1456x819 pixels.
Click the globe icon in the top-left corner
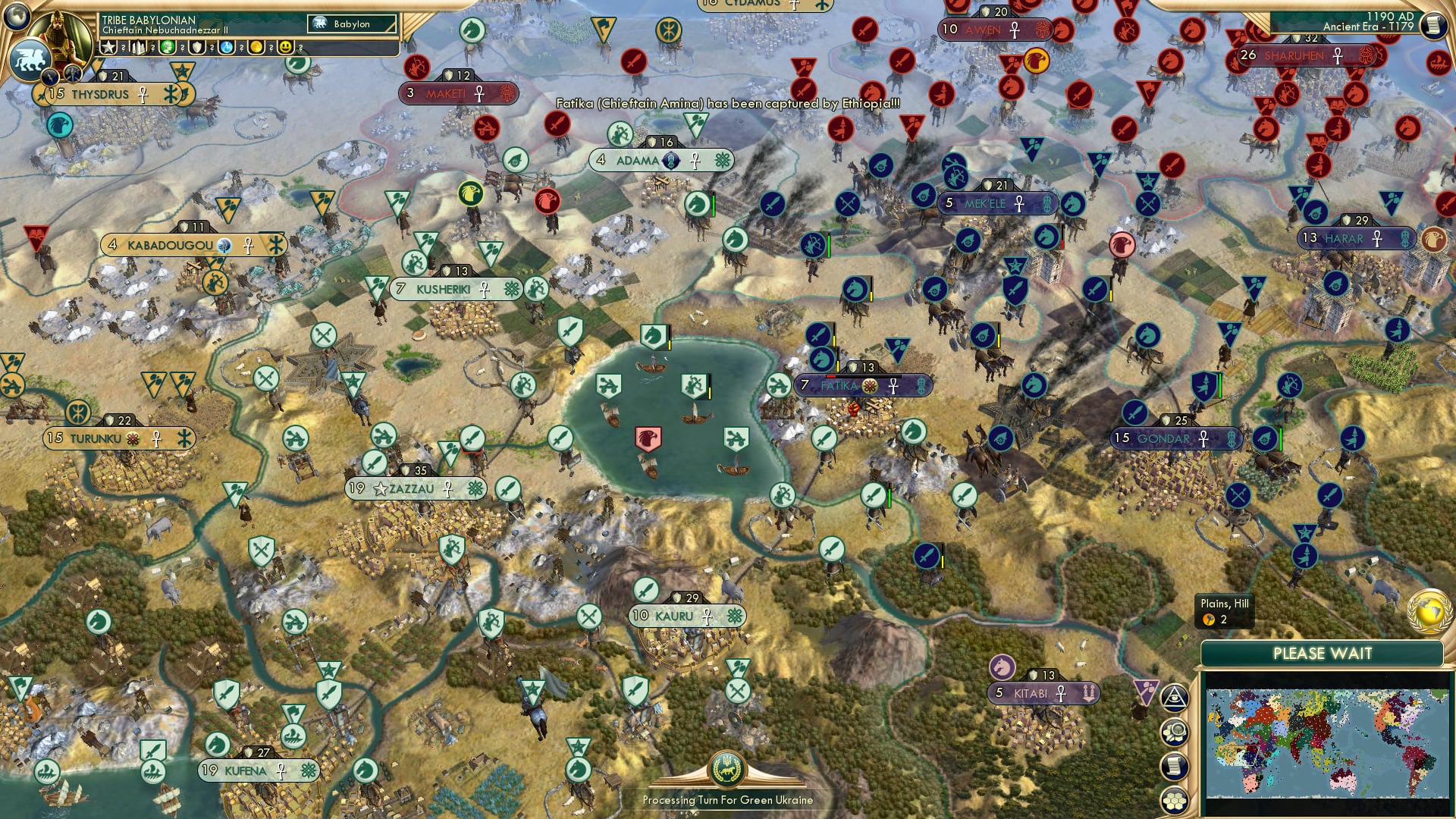(17, 15)
